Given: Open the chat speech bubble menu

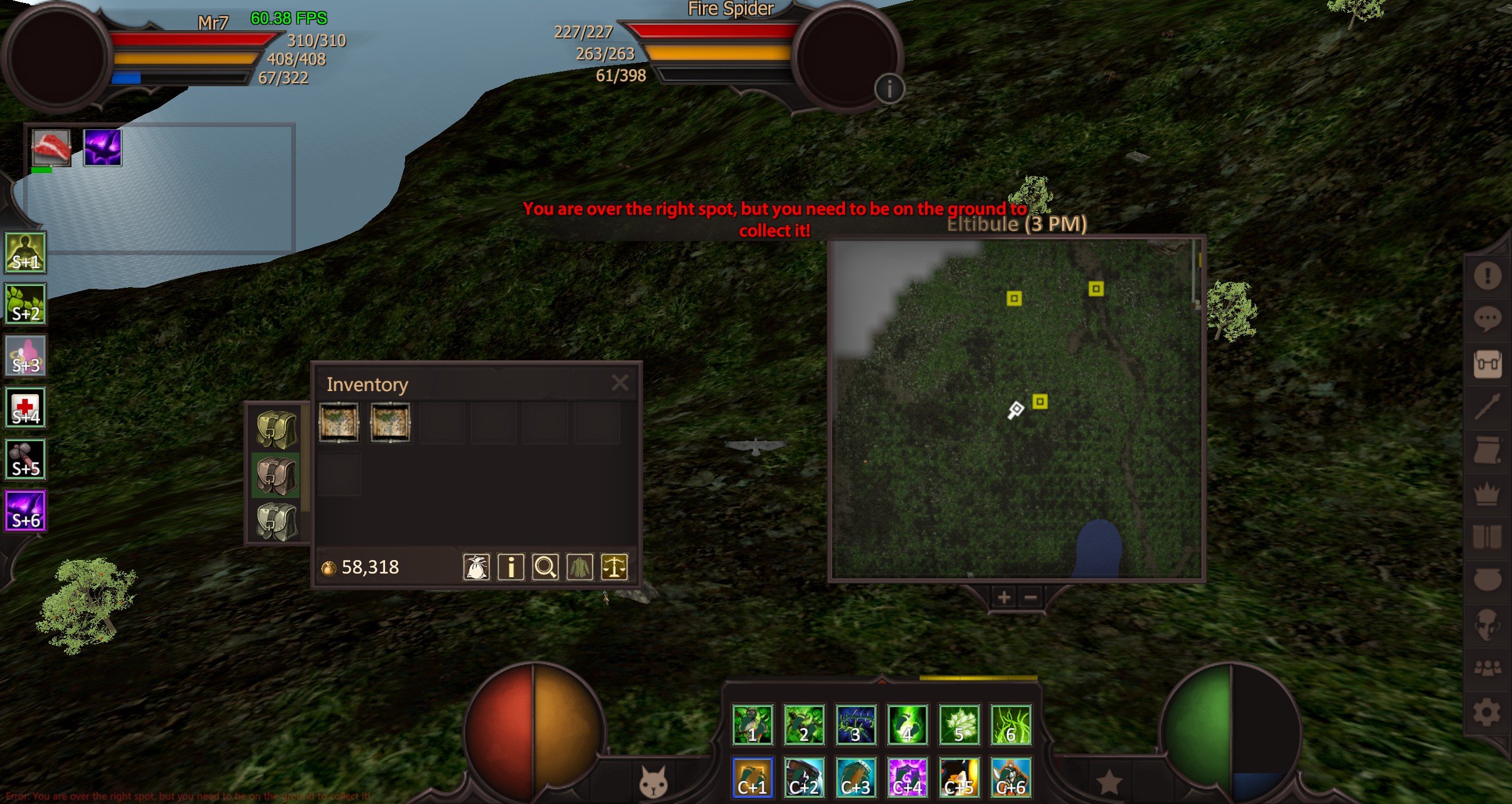Looking at the screenshot, I should pos(1487,319).
